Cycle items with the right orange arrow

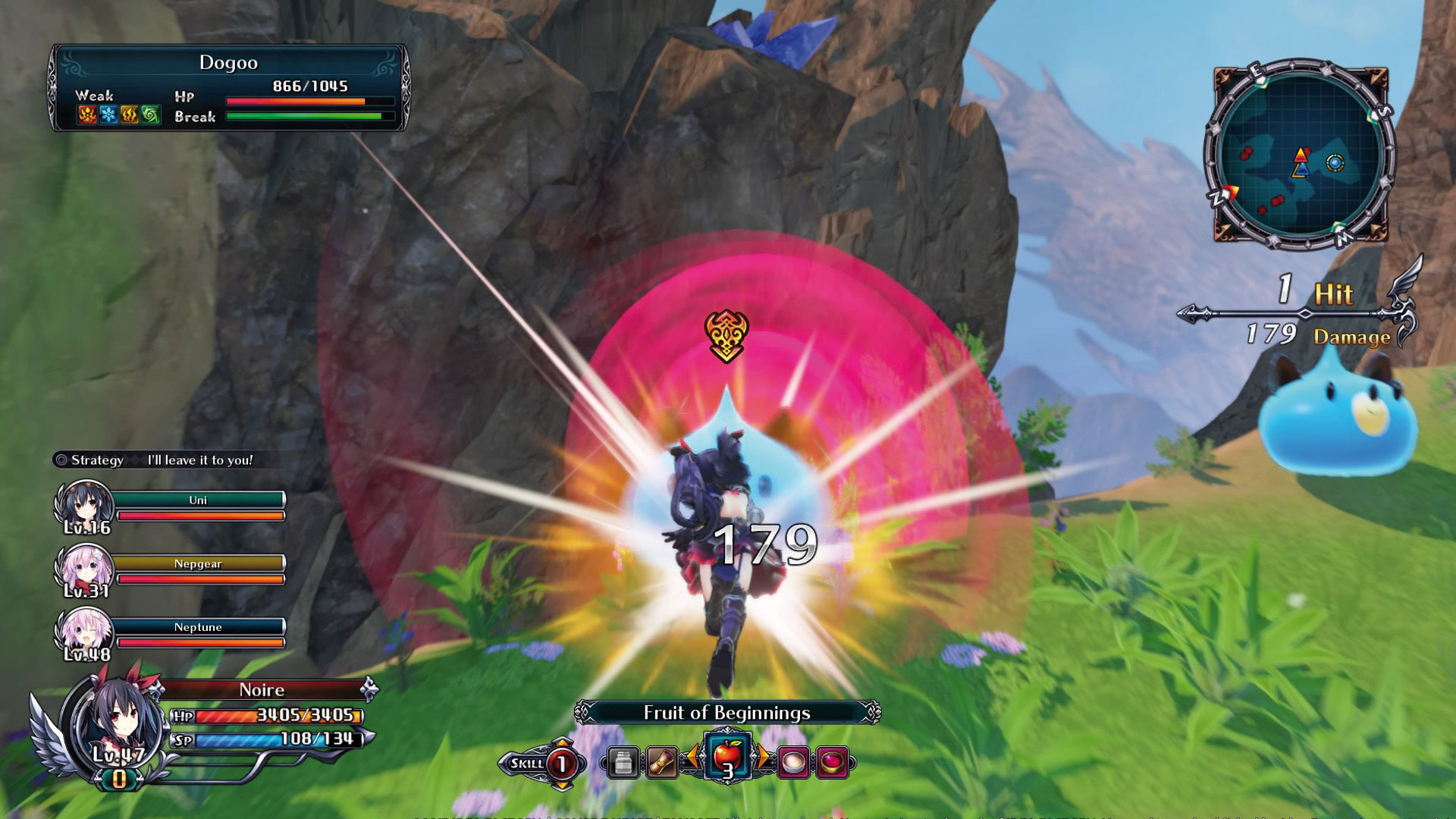(762, 758)
